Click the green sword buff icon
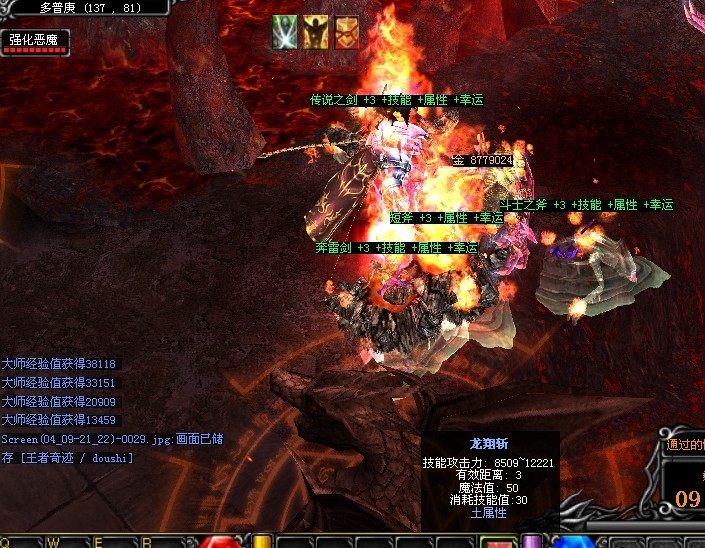Screen dimensions: 705x548 (x=285, y=33)
